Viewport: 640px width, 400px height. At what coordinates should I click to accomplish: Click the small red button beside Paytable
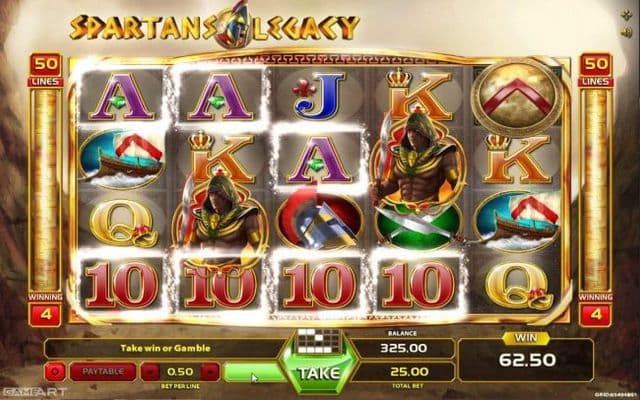pos(53,372)
